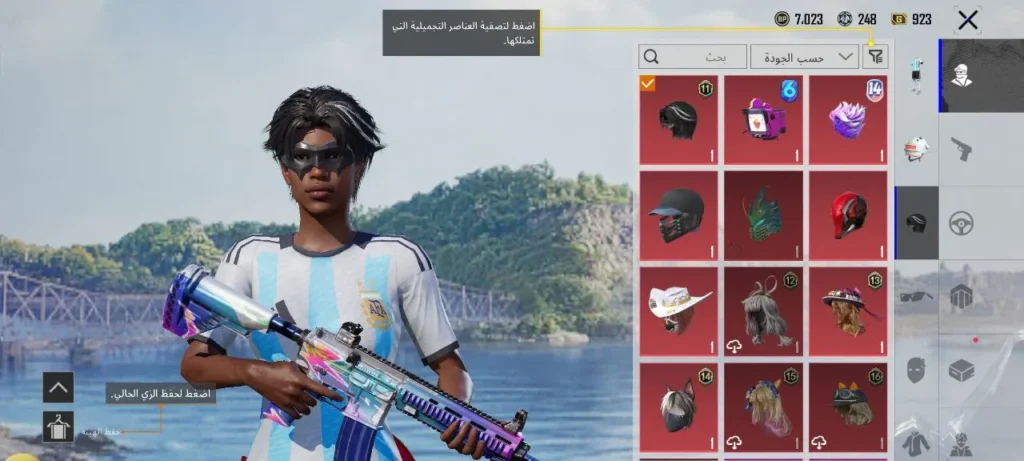Select the white-and-red helmet tab

point(916,148)
